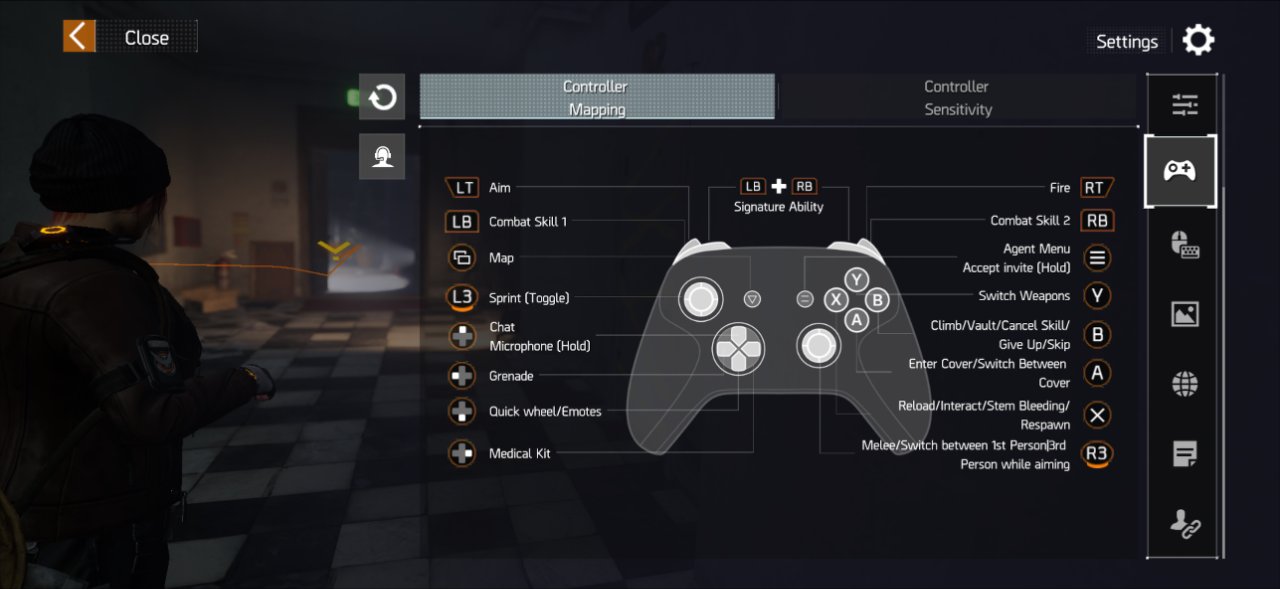Open the mouse and keyboard settings category
1280x589 pixels.
click(x=1185, y=245)
